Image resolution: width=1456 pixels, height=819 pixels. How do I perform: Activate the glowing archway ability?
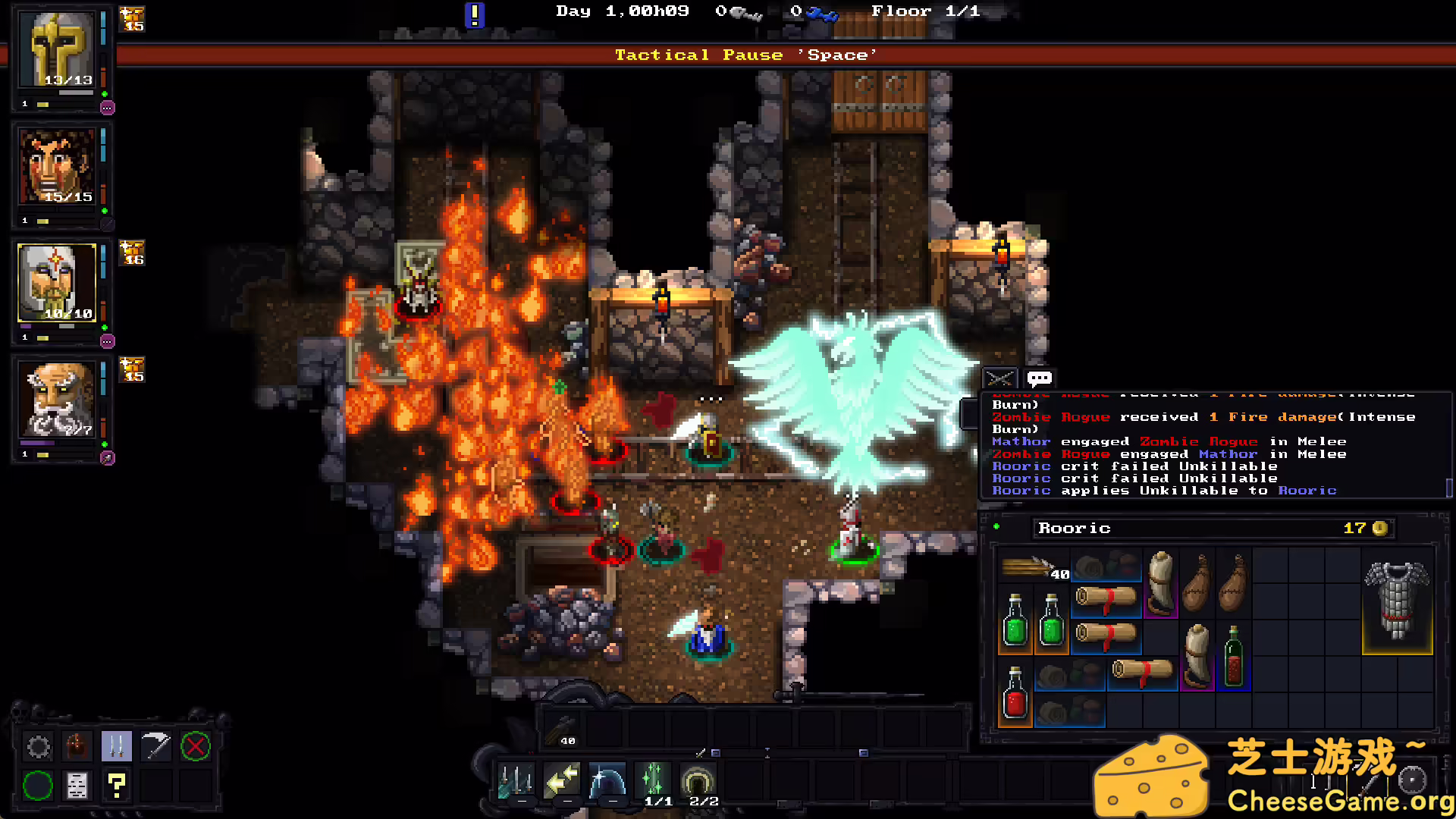click(x=698, y=780)
